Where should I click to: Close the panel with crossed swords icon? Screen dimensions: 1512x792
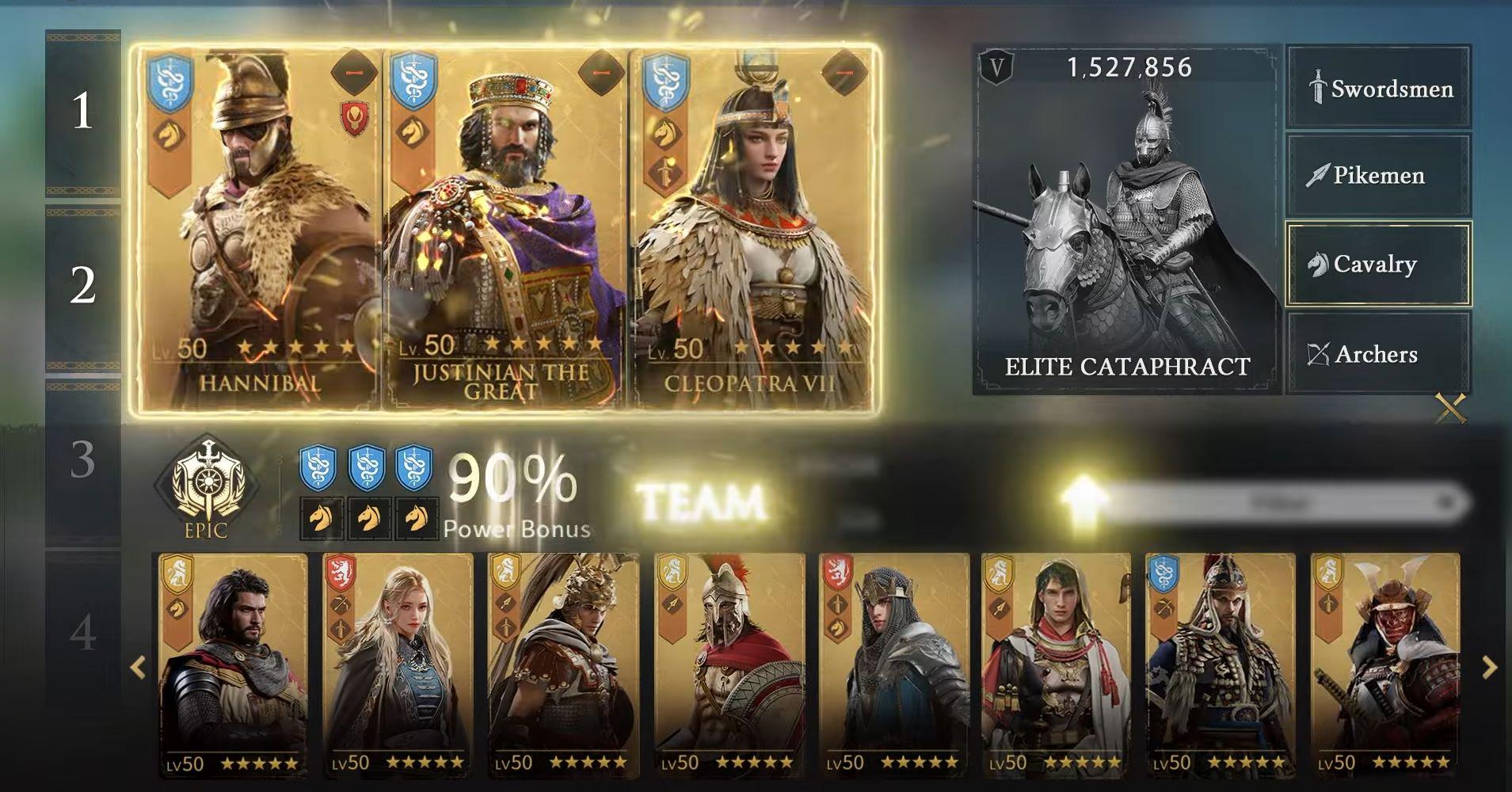pyautogui.click(x=1450, y=409)
